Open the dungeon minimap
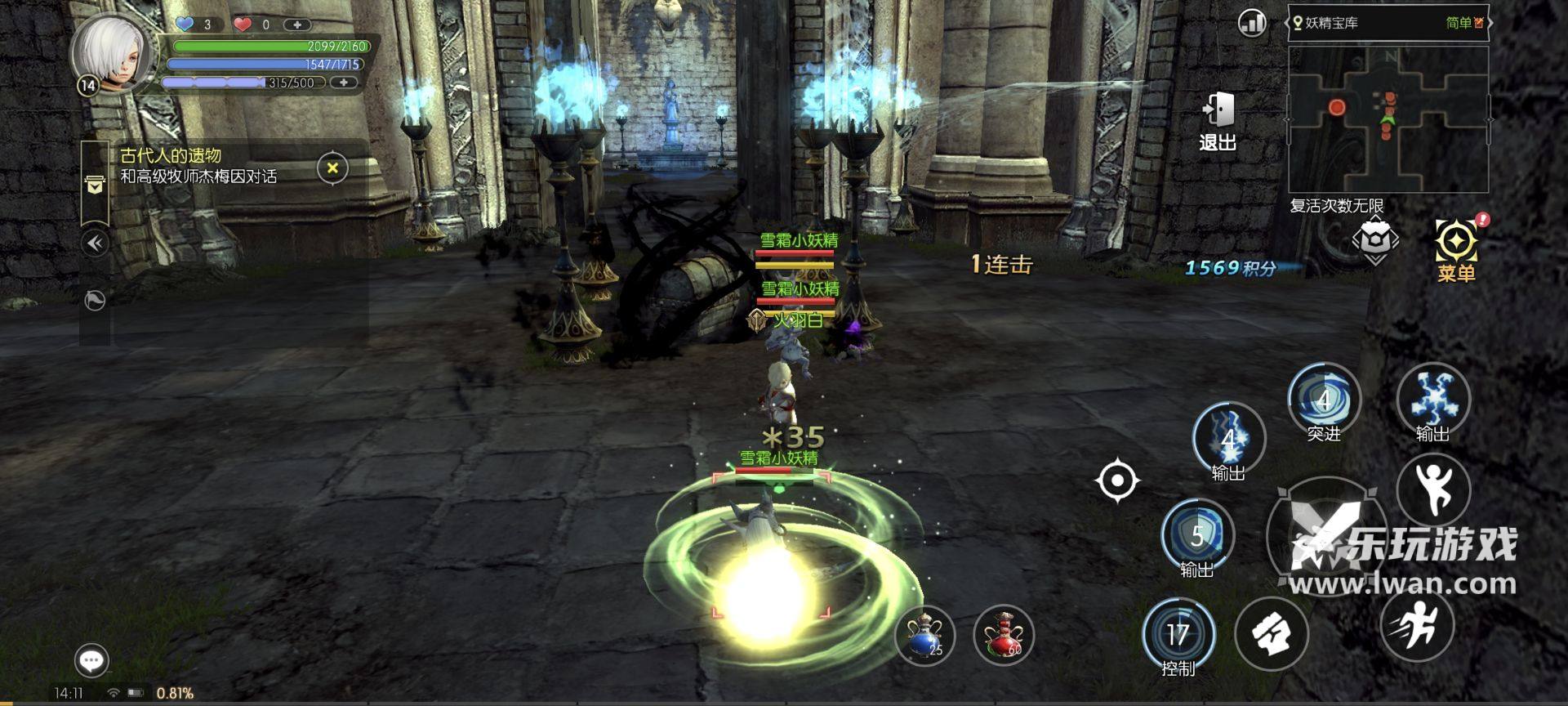Image resolution: width=1568 pixels, height=706 pixels. click(1388, 118)
